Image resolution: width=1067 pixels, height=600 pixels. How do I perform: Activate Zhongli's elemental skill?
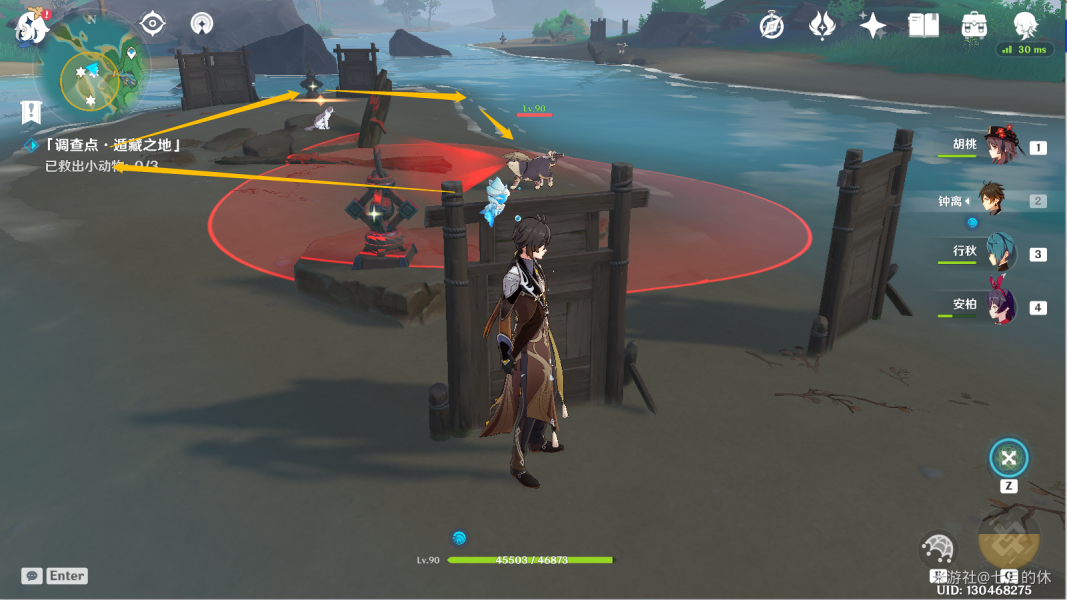coord(938,550)
